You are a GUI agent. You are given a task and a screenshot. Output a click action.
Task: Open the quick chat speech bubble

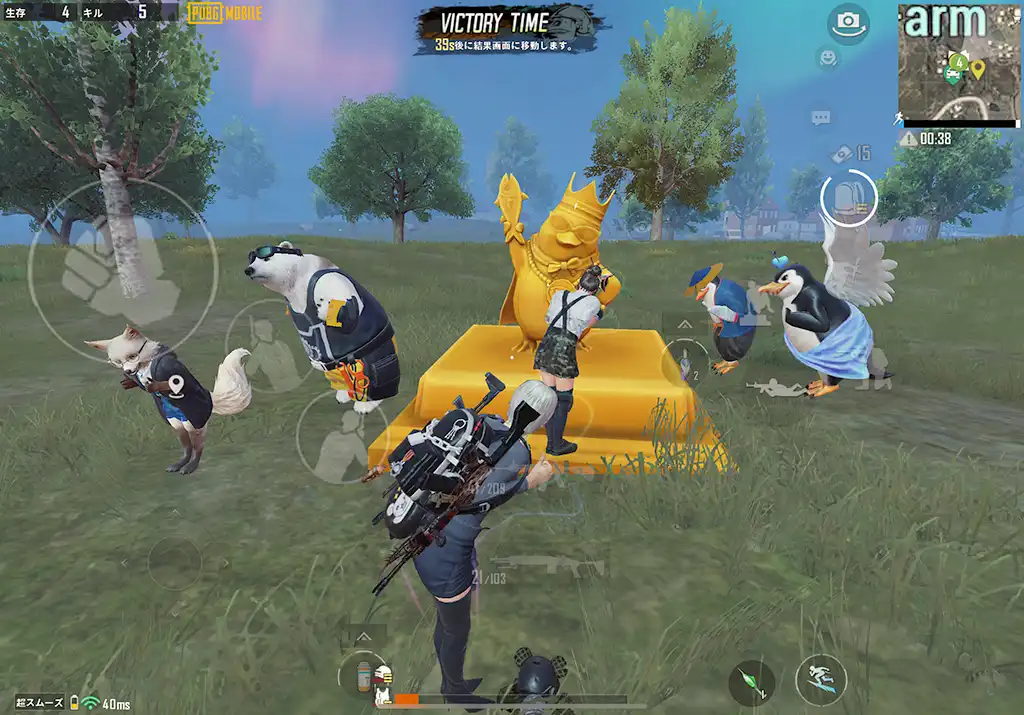tap(821, 118)
